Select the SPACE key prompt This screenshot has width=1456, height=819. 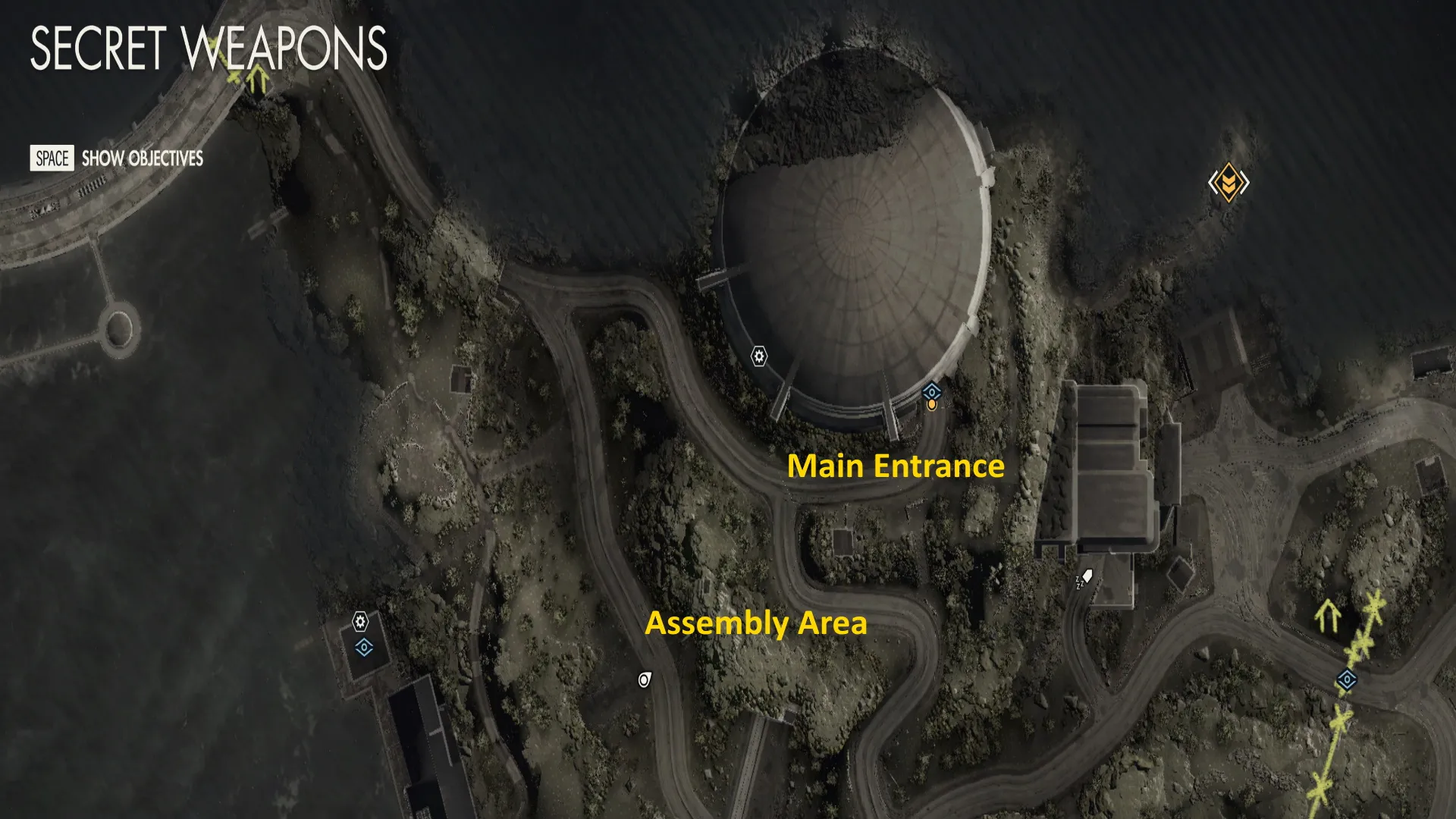pyautogui.click(x=50, y=158)
